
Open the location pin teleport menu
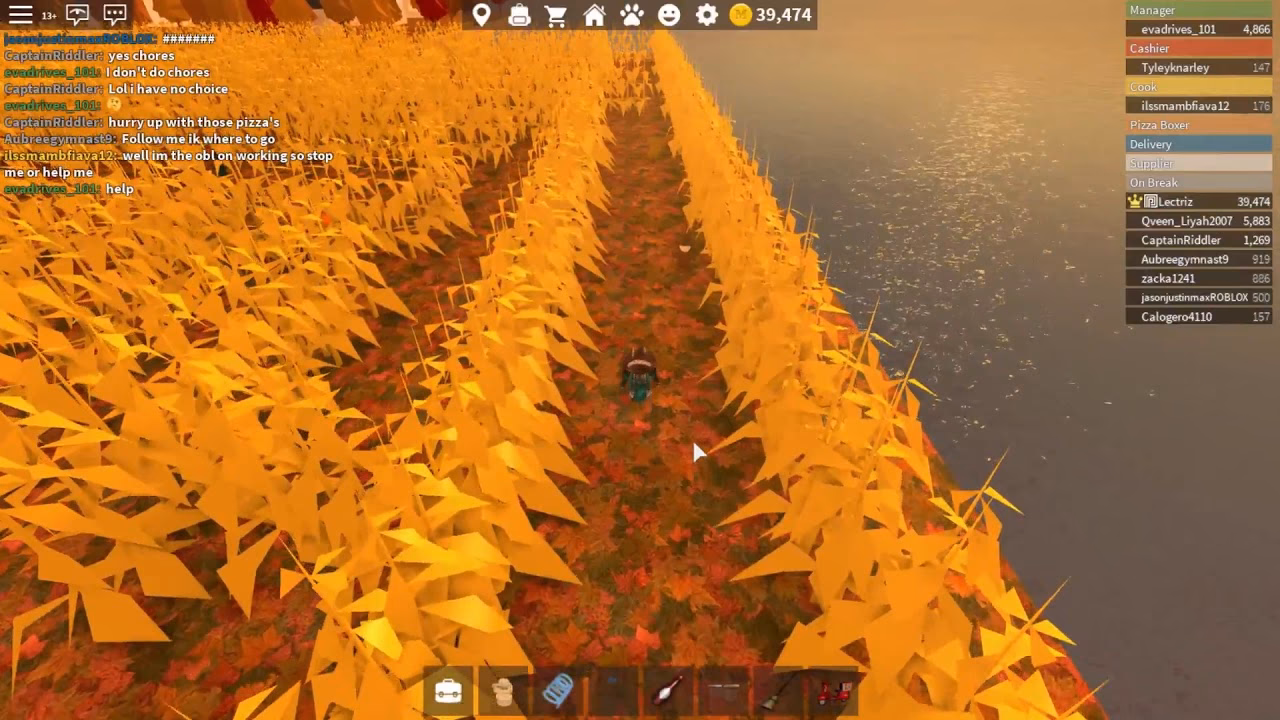482,15
